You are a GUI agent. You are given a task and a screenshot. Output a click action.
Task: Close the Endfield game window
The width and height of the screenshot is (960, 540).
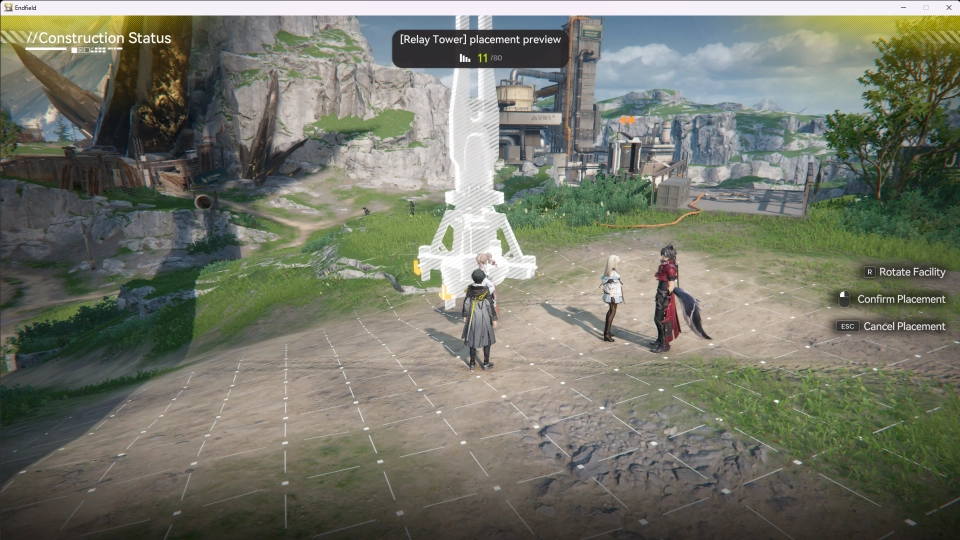click(x=946, y=7)
